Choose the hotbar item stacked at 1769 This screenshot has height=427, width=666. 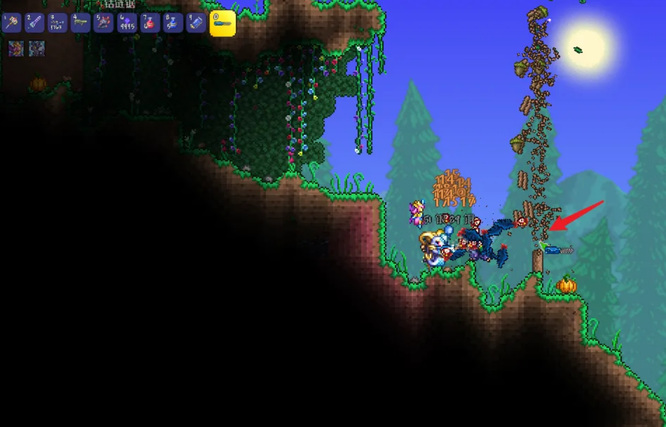coord(57,21)
